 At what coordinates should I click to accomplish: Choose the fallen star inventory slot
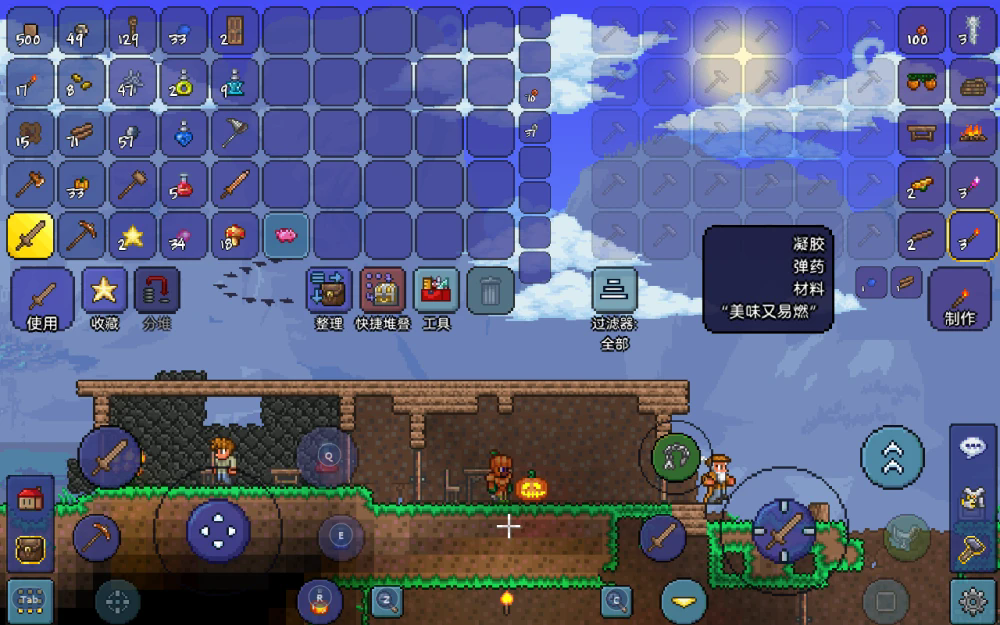(132, 235)
